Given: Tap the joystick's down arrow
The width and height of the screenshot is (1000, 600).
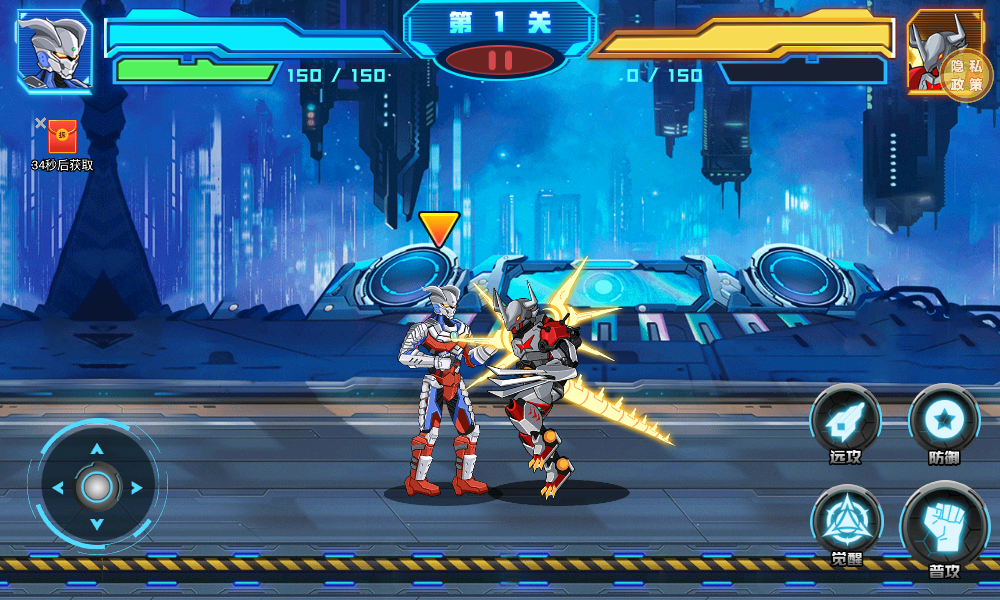Looking at the screenshot, I should pos(97,526).
